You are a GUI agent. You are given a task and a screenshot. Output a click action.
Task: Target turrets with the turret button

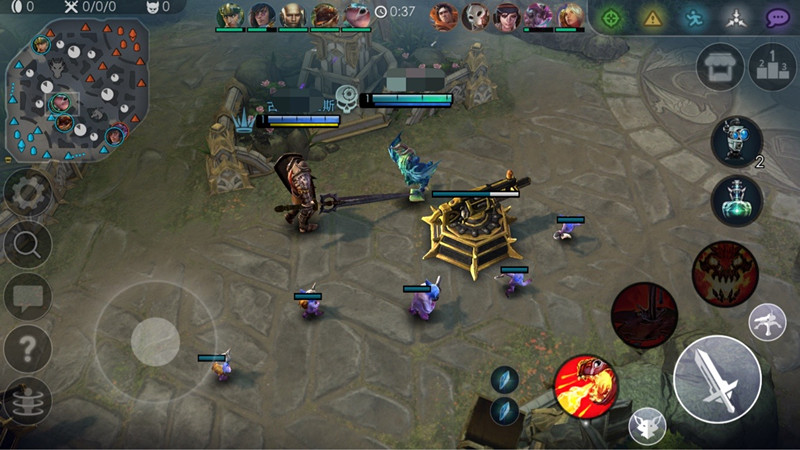click(x=767, y=322)
